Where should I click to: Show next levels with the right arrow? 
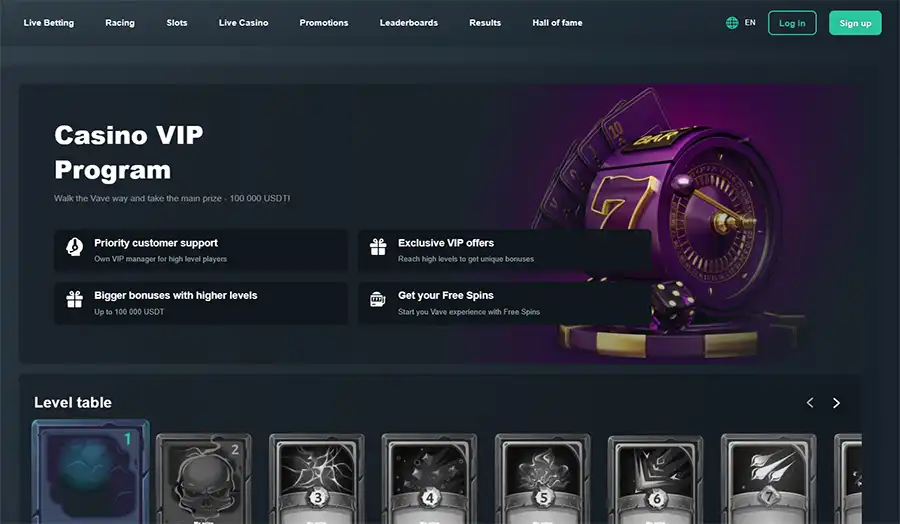836,403
